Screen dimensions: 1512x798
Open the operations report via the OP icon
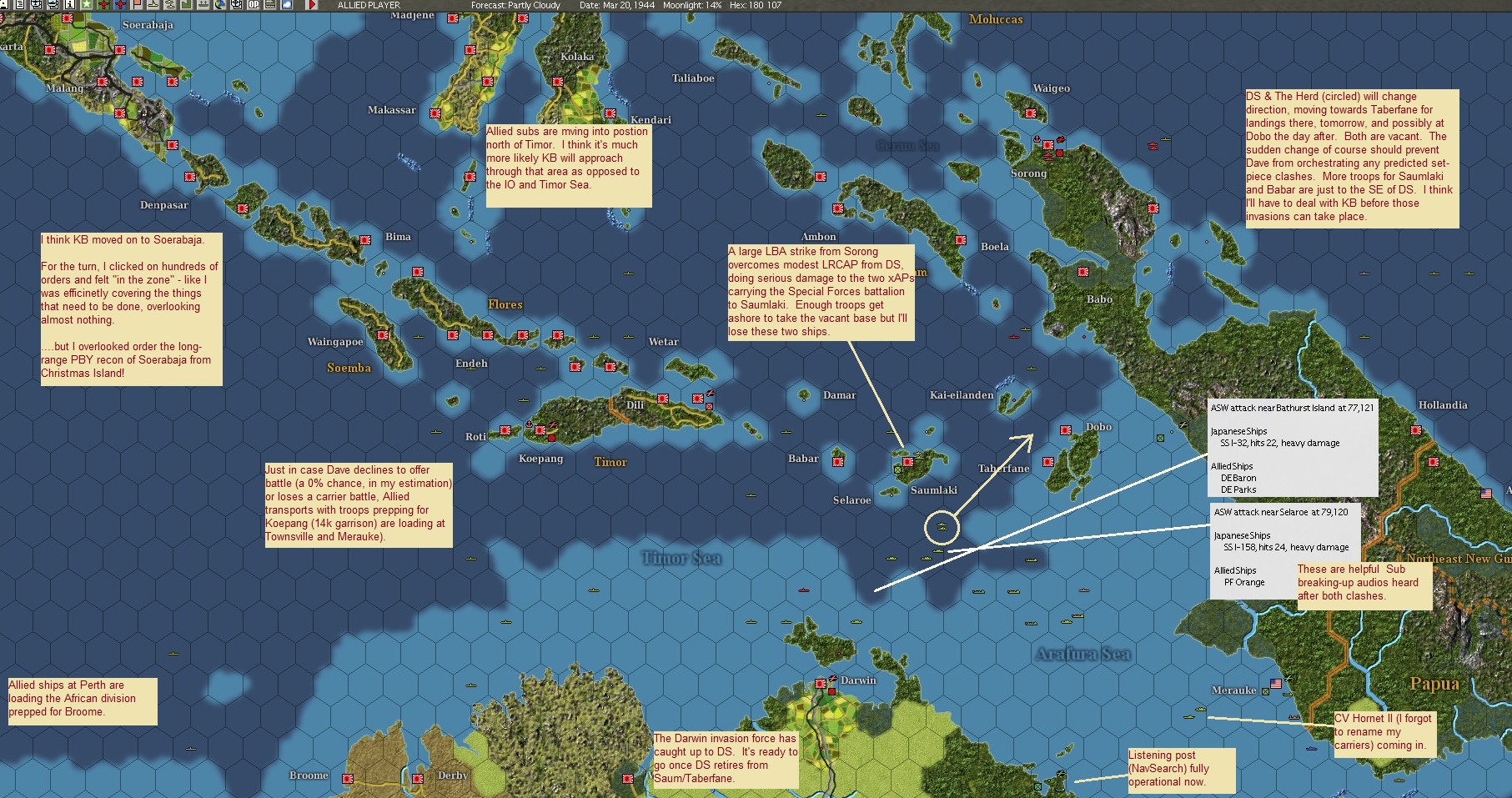click(253, 5)
